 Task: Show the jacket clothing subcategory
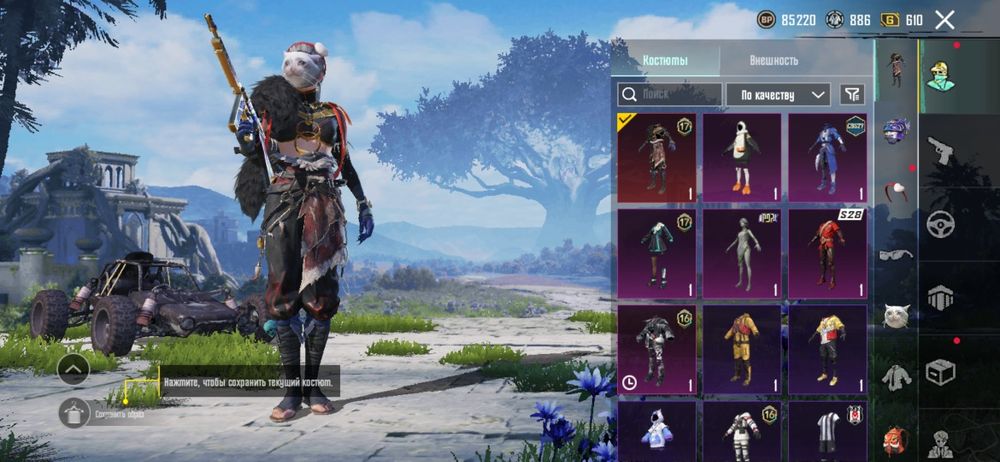[896, 377]
